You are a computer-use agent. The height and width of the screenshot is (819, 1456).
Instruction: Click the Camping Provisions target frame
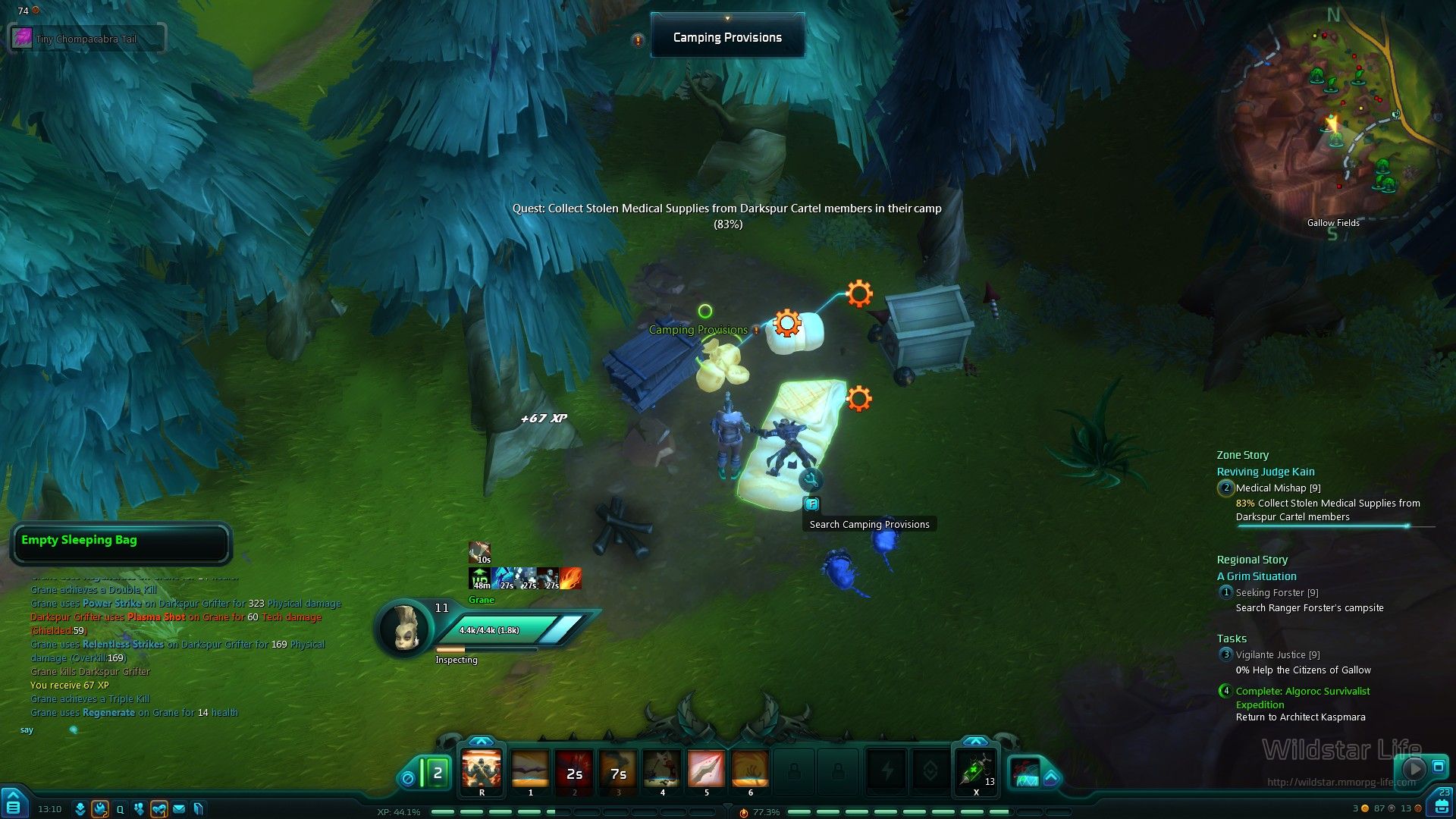pyautogui.click(x=727, y=37)
